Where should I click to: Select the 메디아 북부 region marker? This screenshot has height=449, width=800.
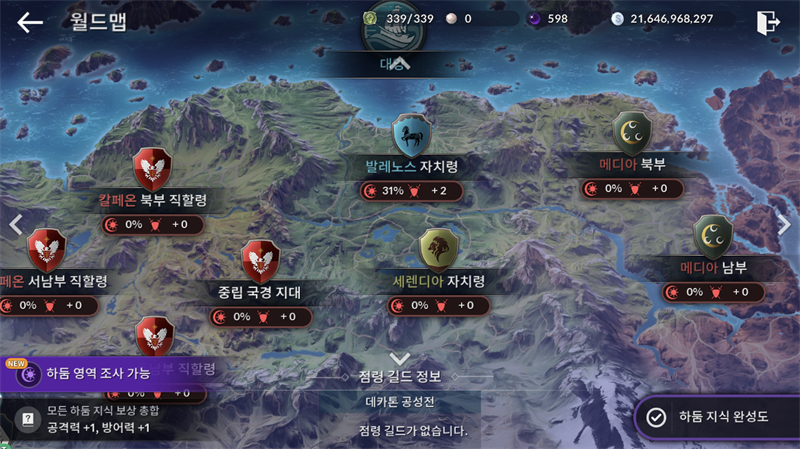pyautogui.click(x=632, y=133)
